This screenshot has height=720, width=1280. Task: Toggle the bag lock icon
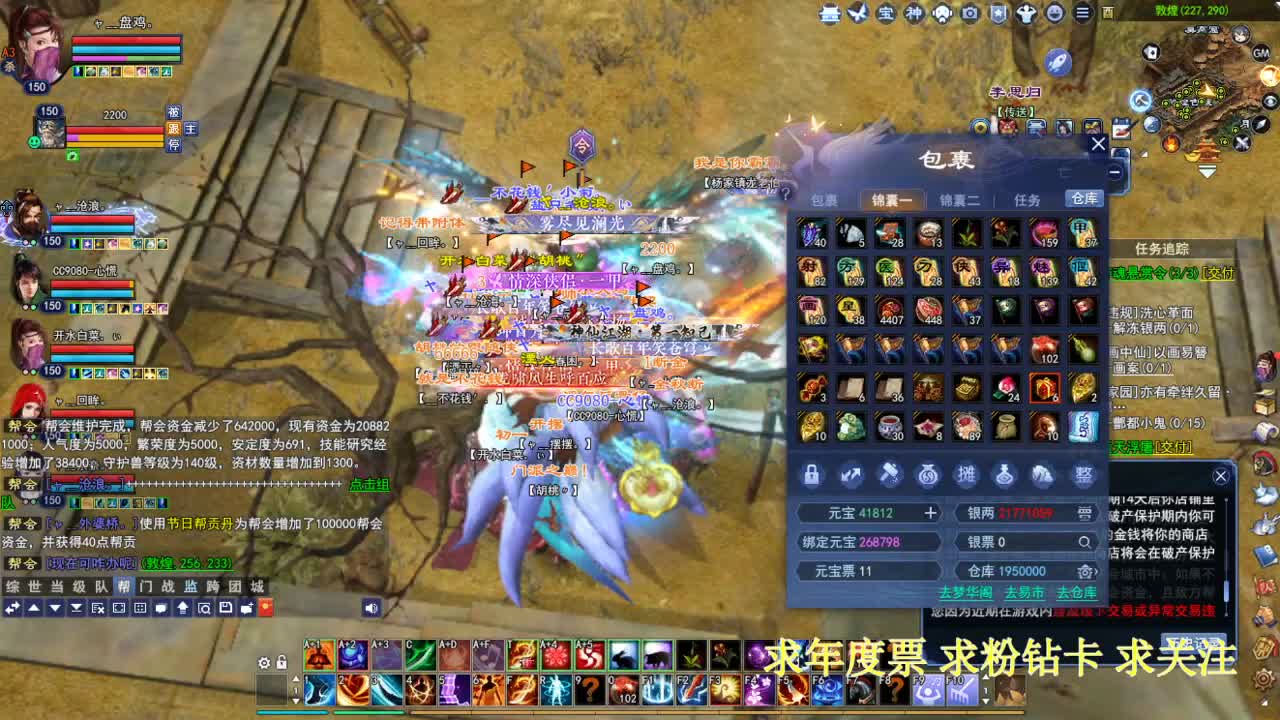tap(812, 475)
